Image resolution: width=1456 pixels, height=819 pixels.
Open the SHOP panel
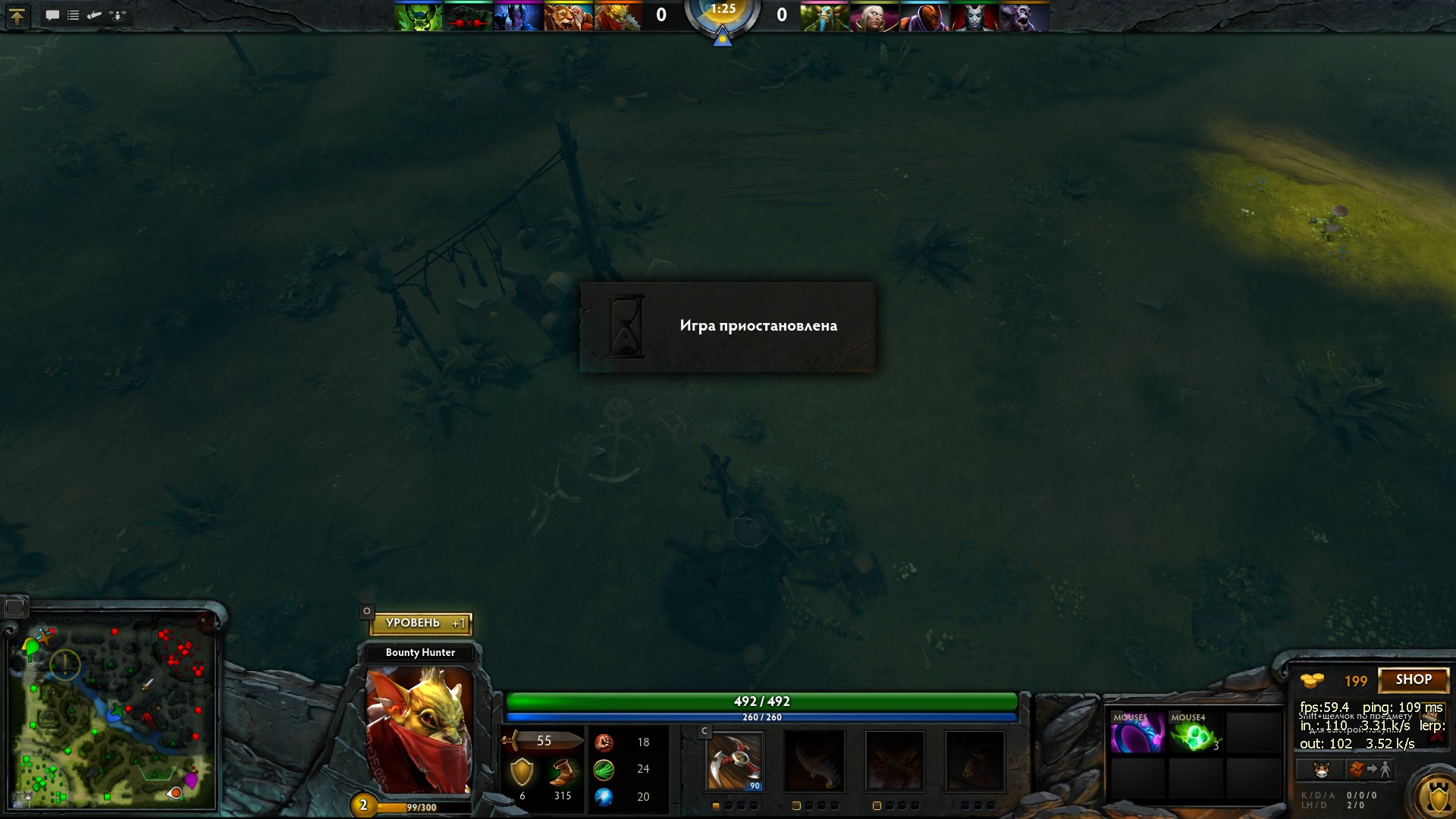point(1414,680)
